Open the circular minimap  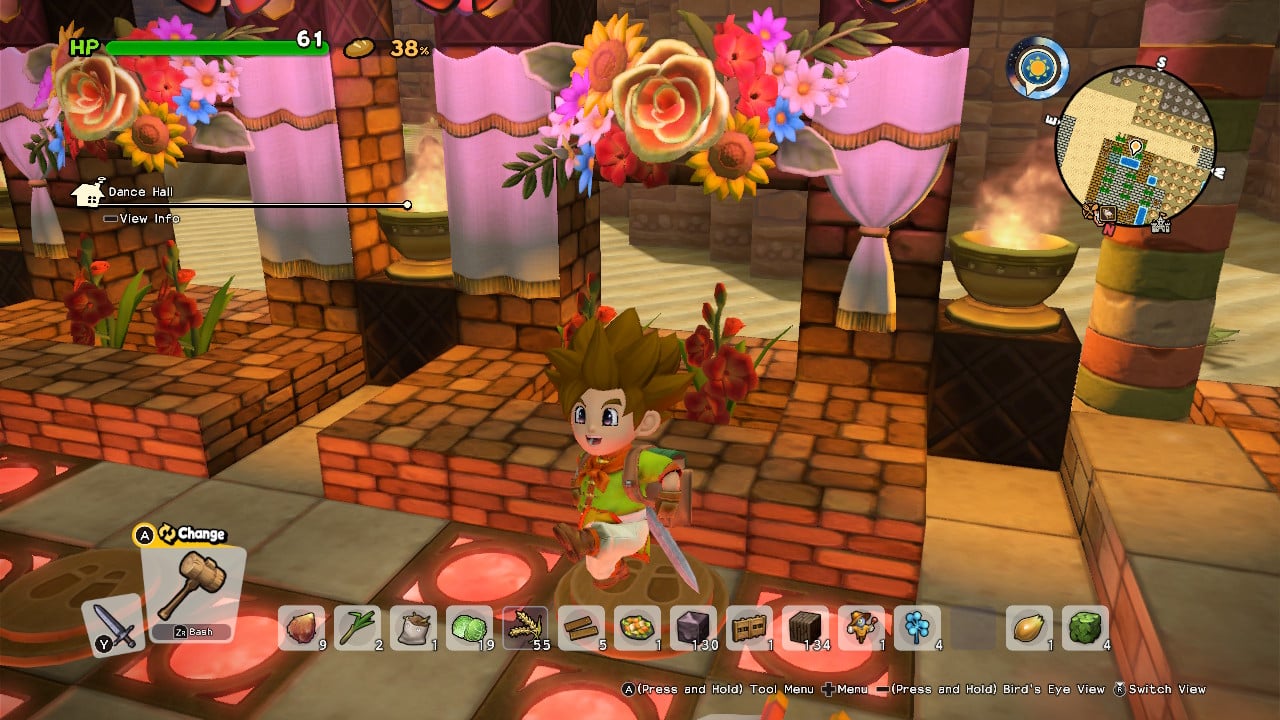point(1135,146)
